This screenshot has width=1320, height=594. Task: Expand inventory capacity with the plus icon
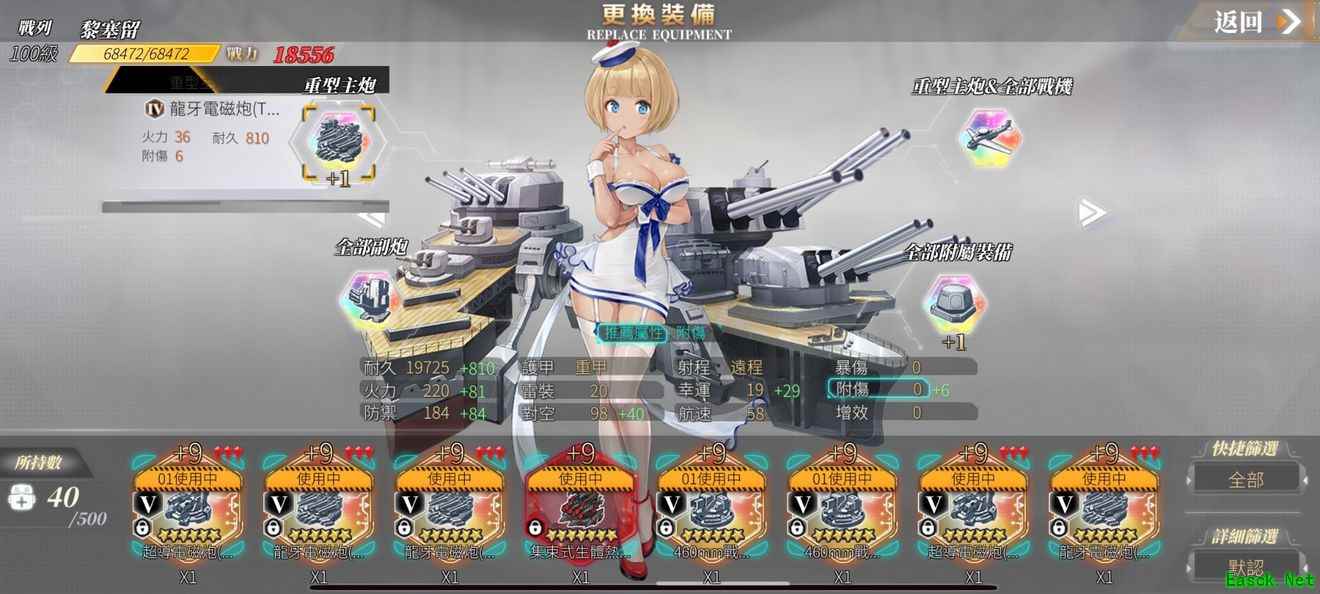tap(22, 497)
